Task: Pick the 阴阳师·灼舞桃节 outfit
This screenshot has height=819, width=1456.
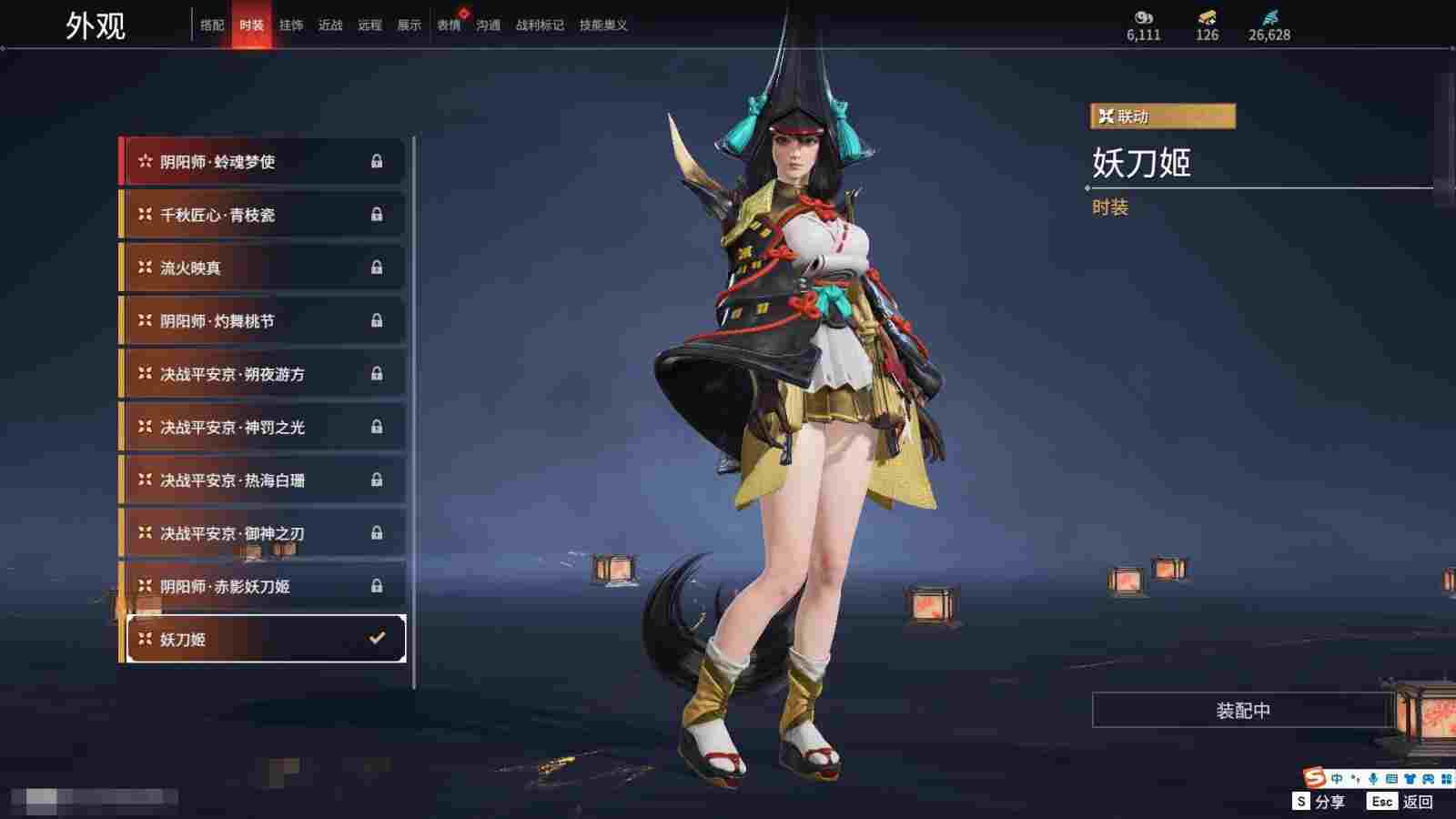Action: click(263, 321)
